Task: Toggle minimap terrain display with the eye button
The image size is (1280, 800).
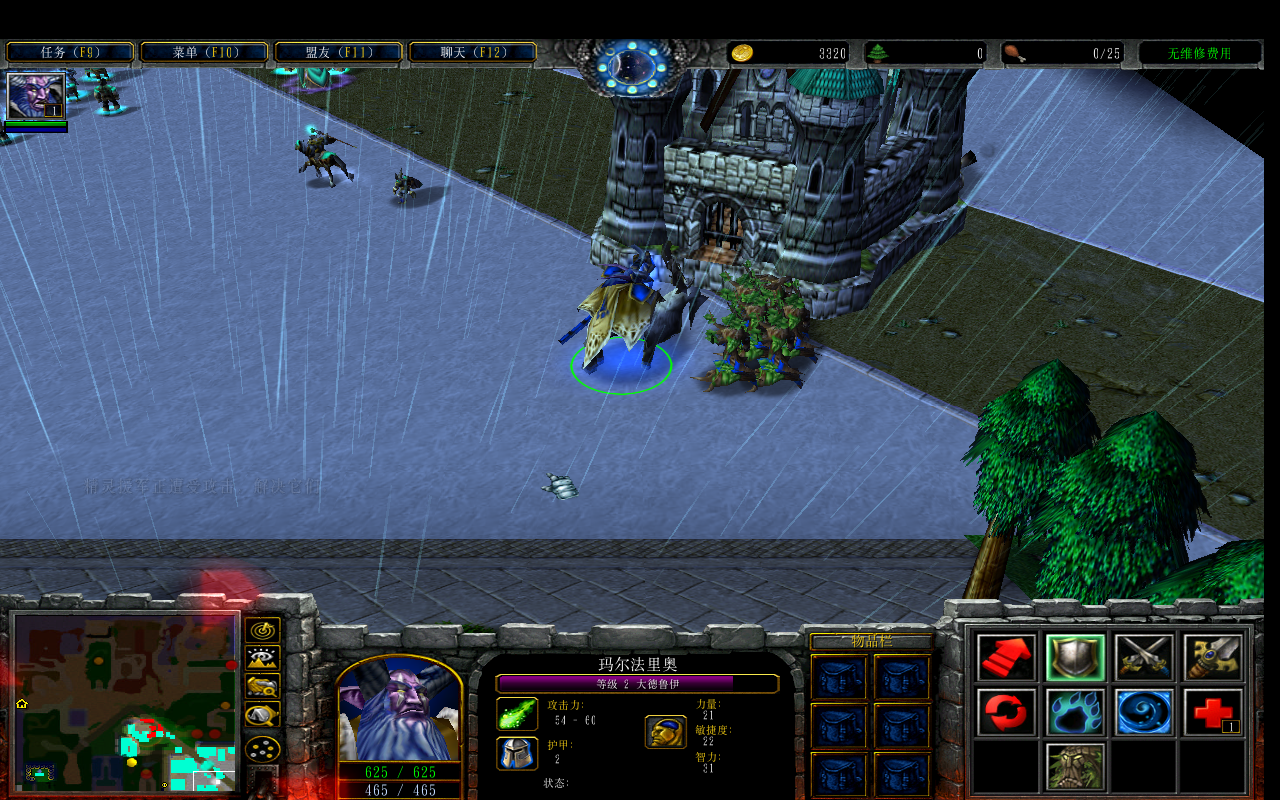Action: point(263,659)
